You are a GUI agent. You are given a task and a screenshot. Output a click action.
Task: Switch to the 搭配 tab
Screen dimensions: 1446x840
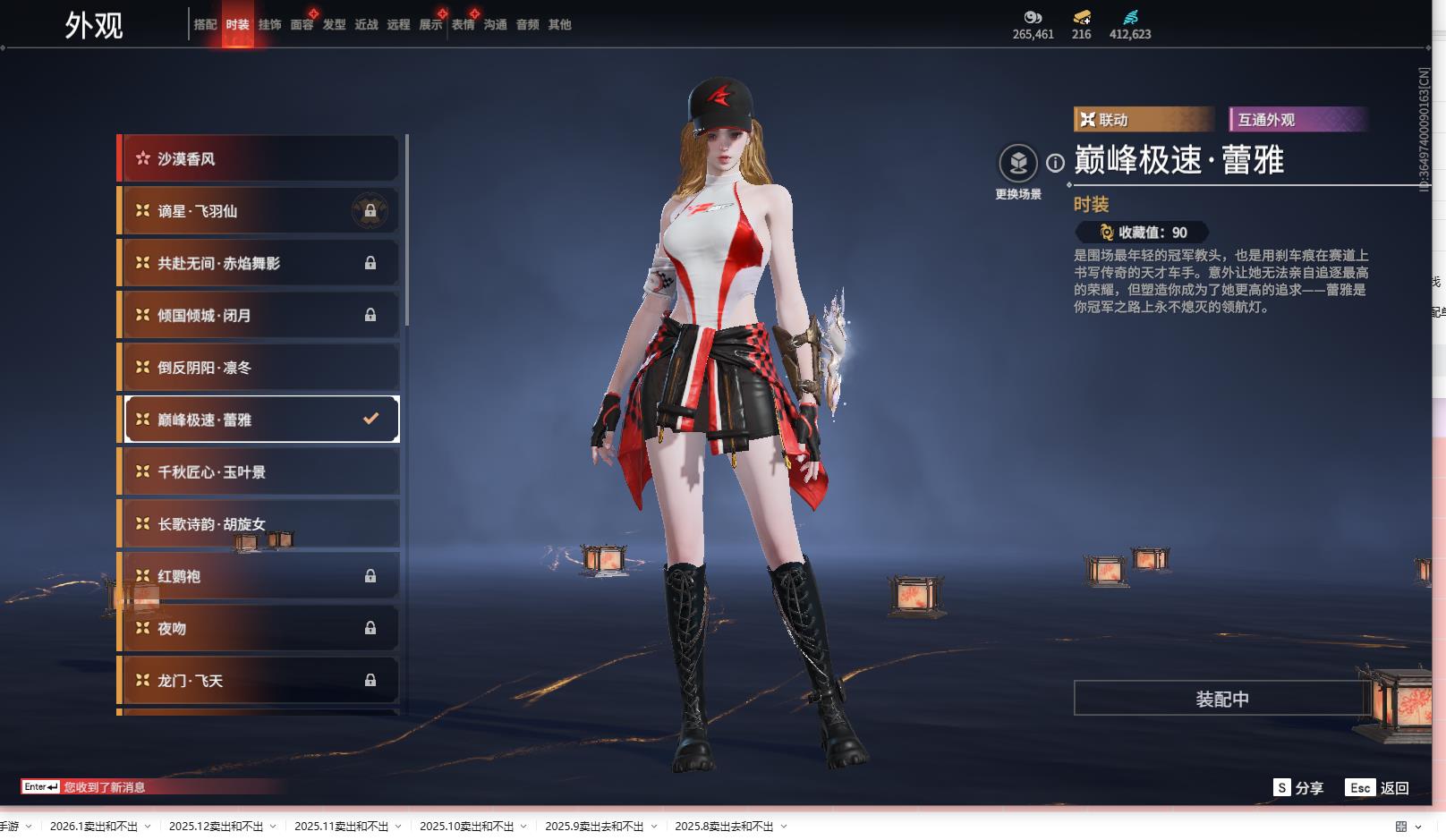(x=205, y=25)
